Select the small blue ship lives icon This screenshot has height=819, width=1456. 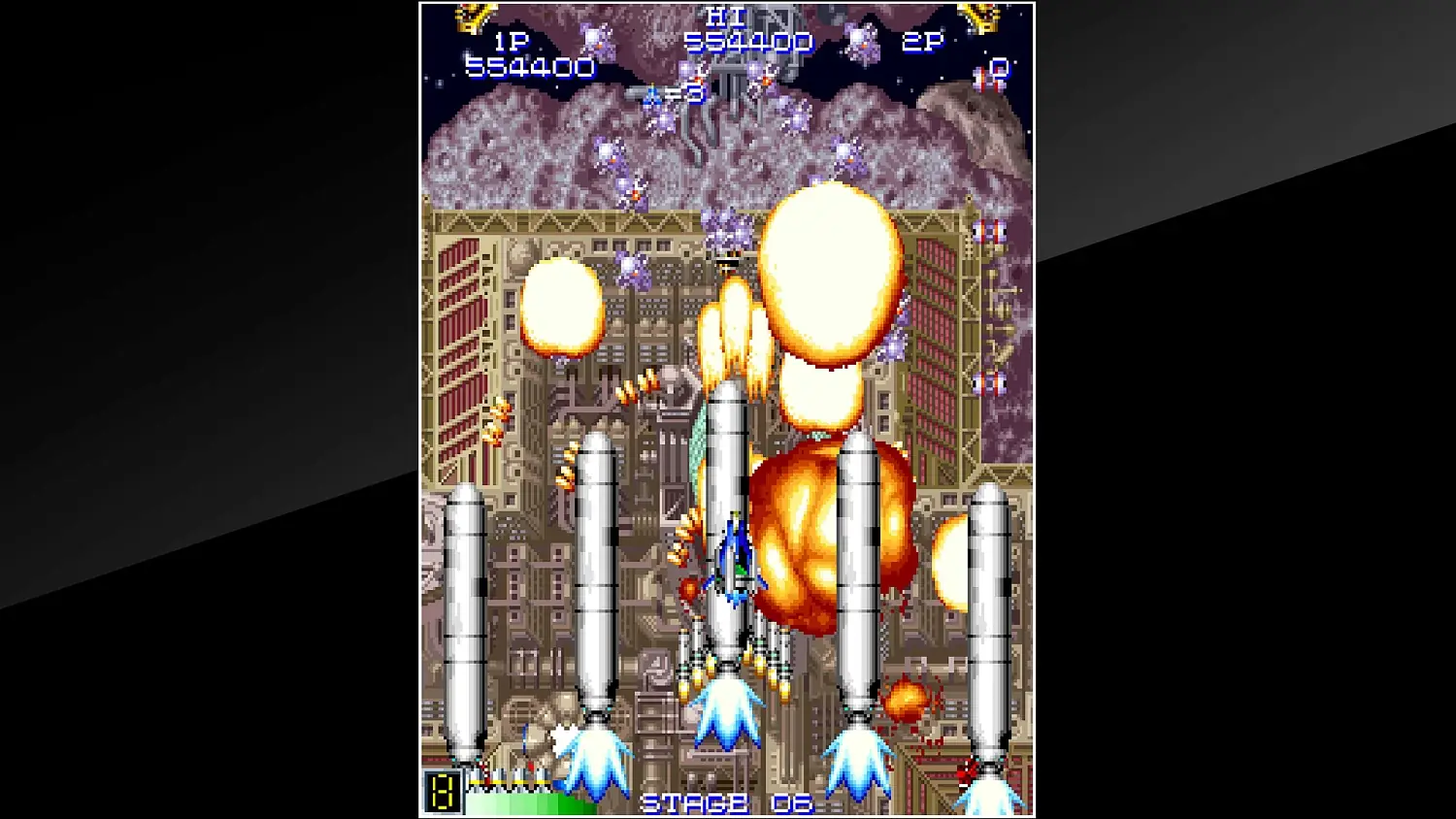(650, 95)
